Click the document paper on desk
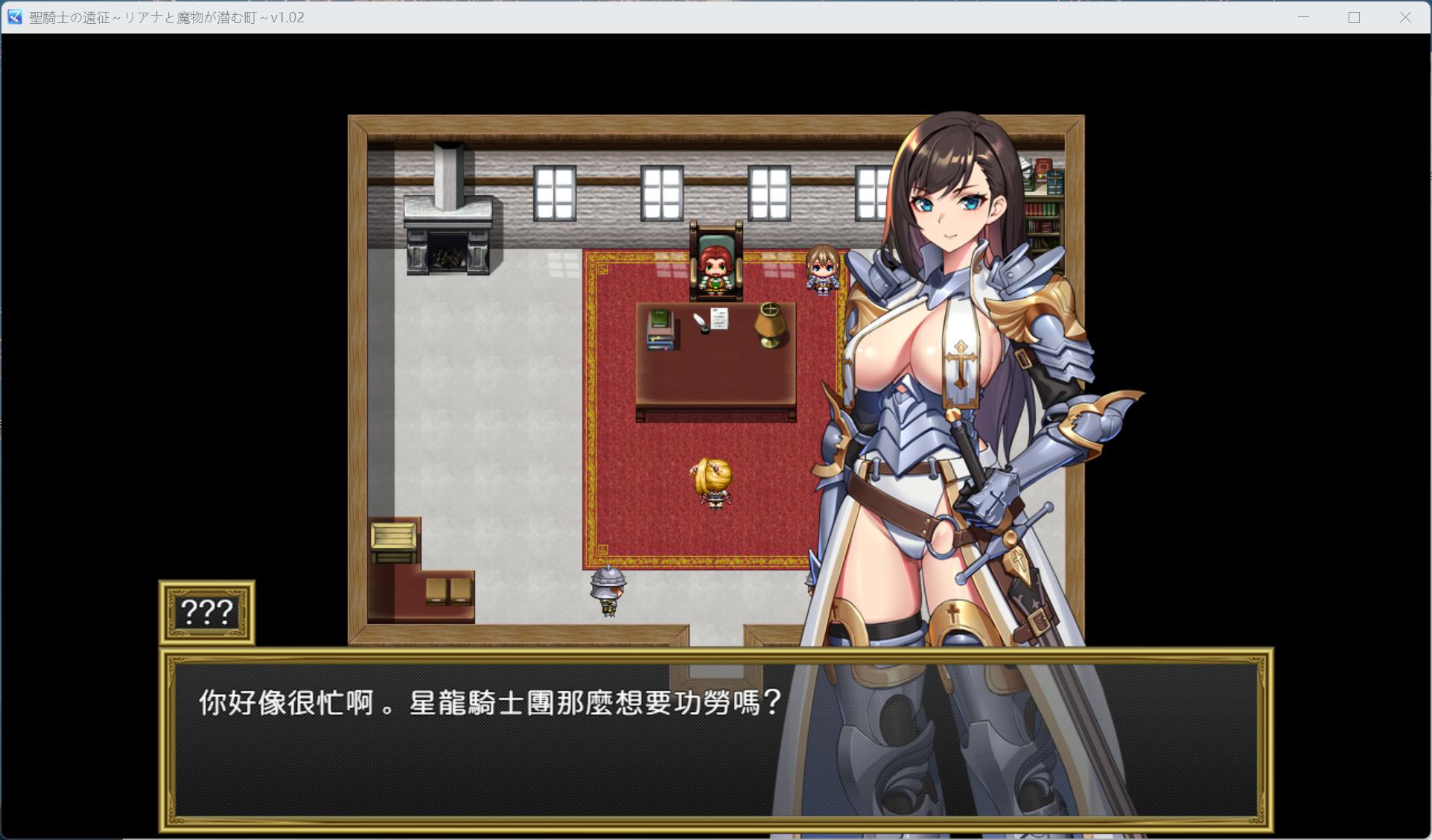The height and width of the screenshot is (840, 1432). [719, 320]
